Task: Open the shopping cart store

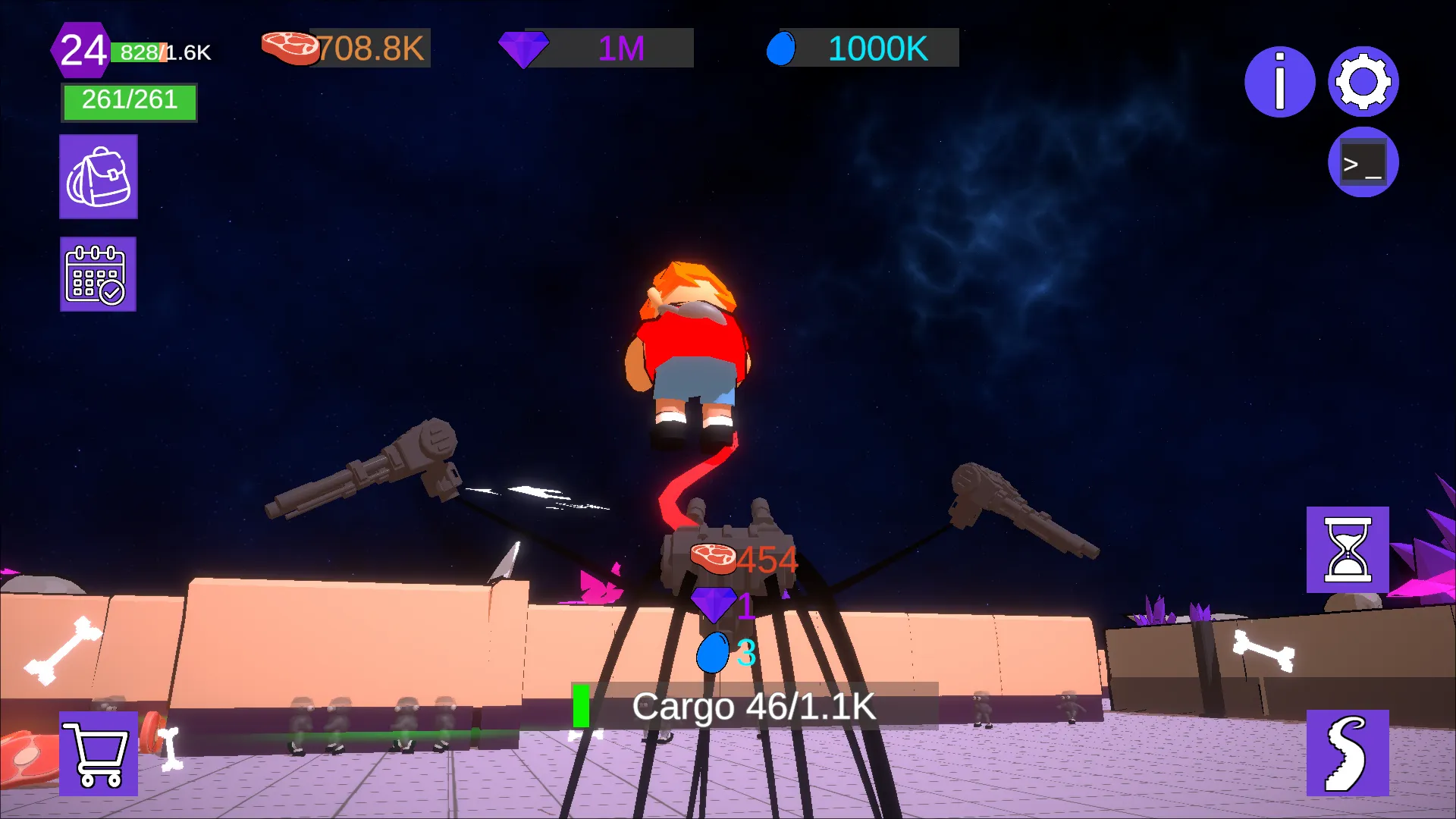Action: [99, 753]
